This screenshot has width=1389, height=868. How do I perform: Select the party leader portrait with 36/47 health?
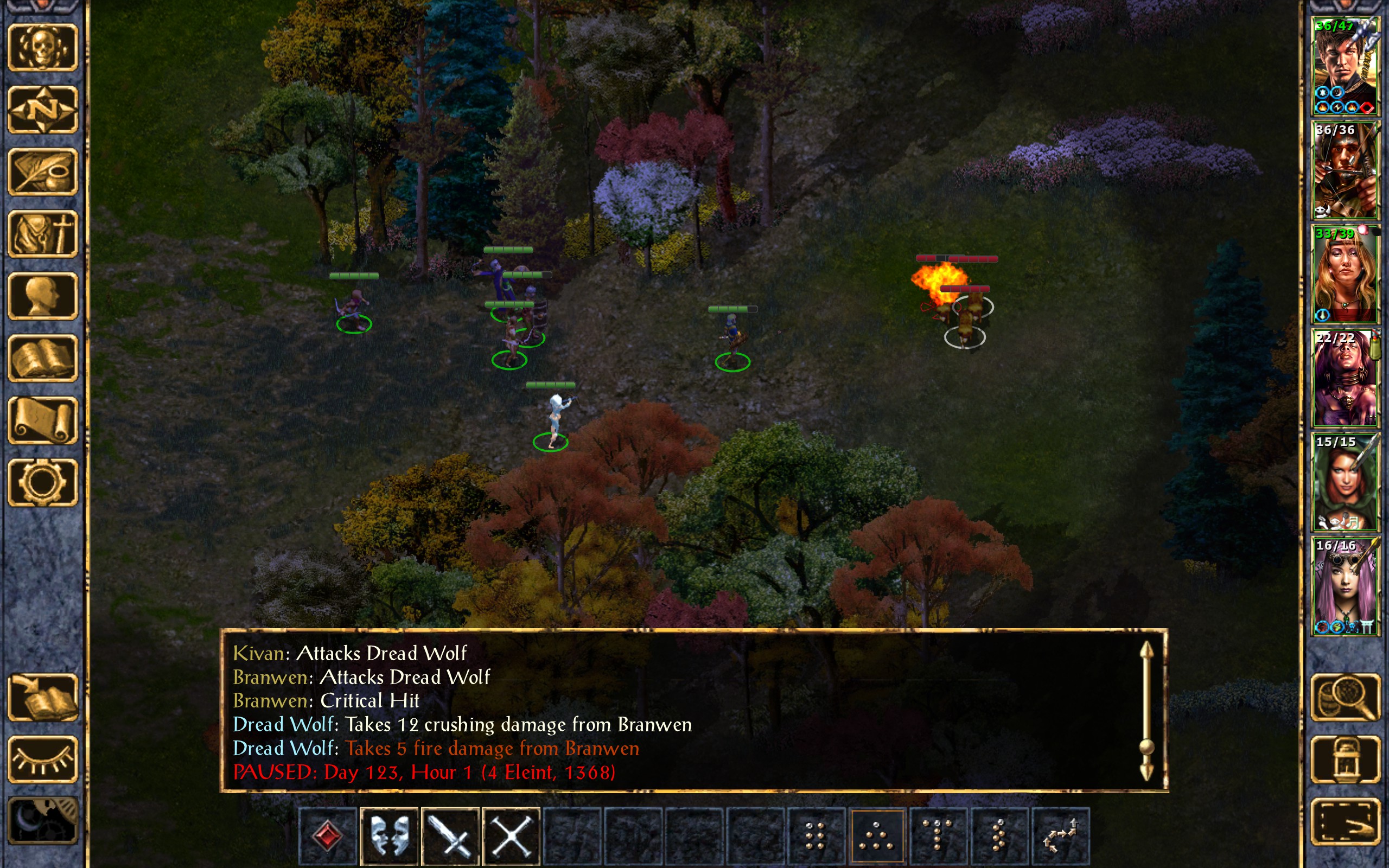point(1345,66)
